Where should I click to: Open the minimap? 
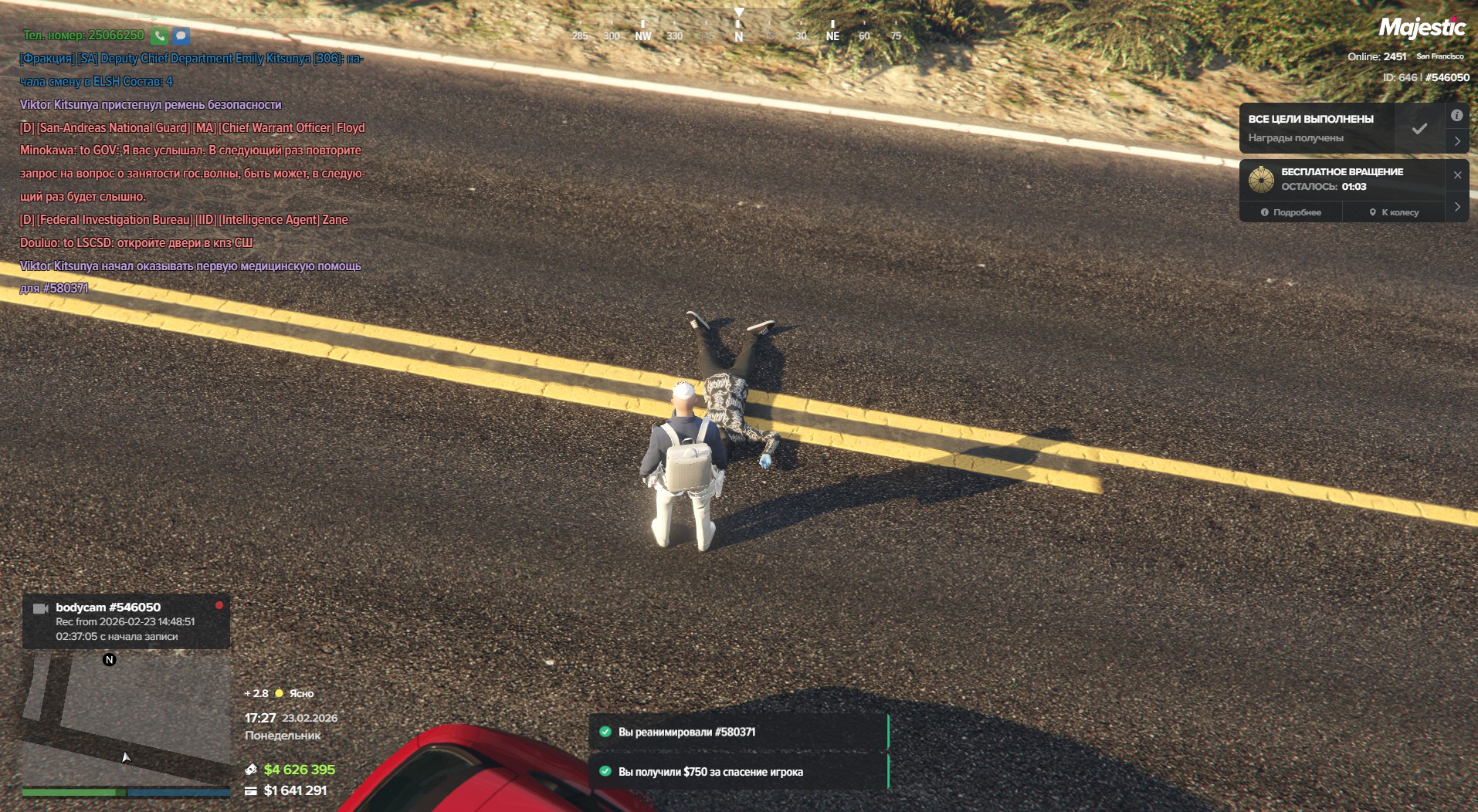[126, 718]
